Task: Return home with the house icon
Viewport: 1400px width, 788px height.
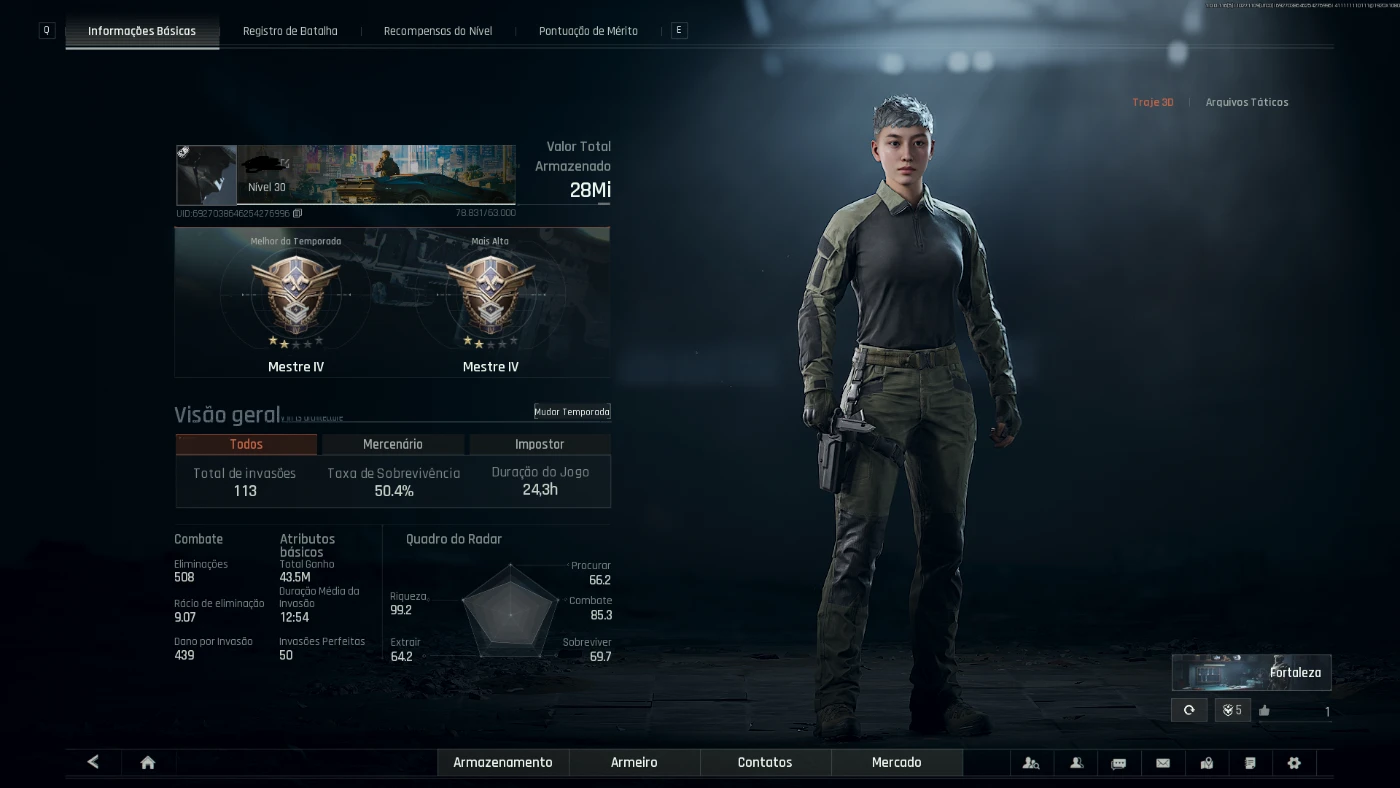Action: [148, 763]
